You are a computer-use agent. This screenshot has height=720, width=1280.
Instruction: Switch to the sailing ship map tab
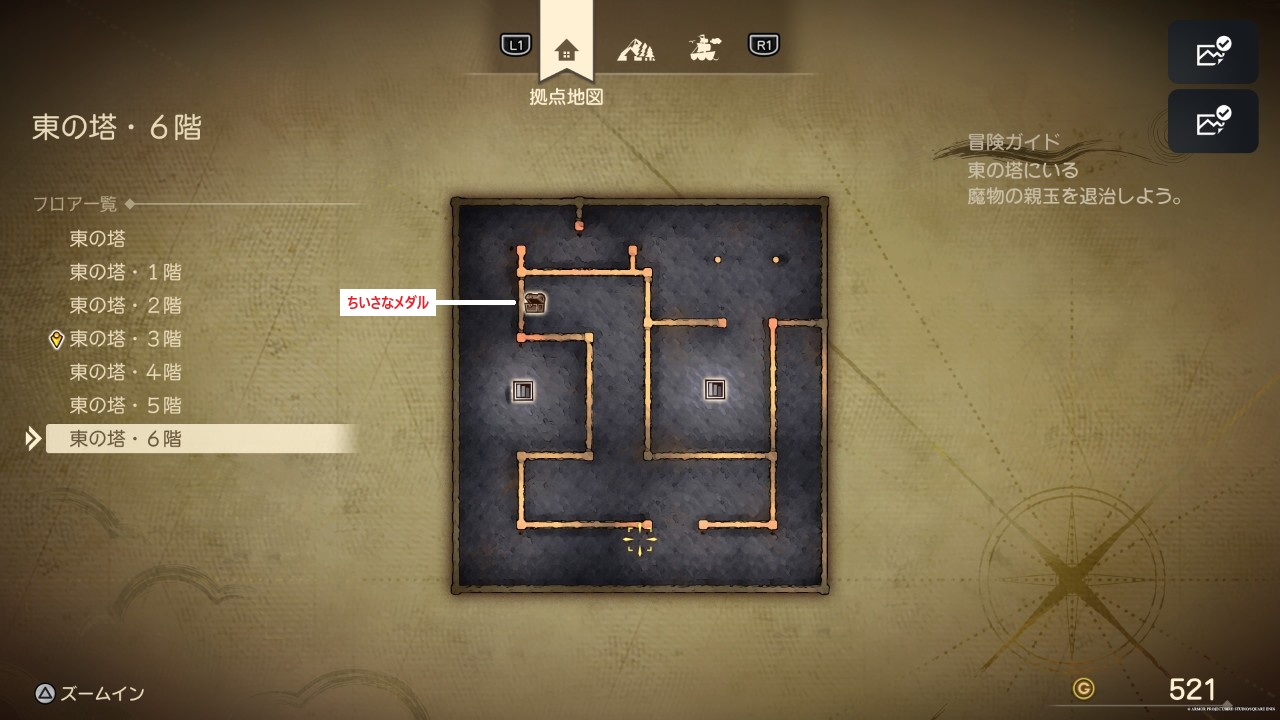[x=706, y=46]
